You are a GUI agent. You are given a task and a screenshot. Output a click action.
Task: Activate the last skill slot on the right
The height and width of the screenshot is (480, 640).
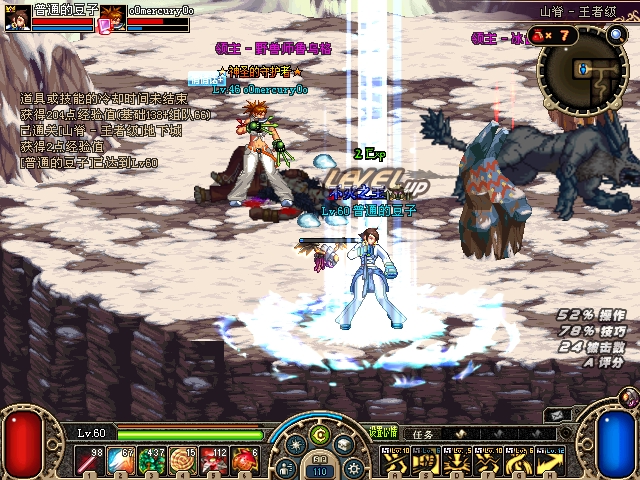548,461
